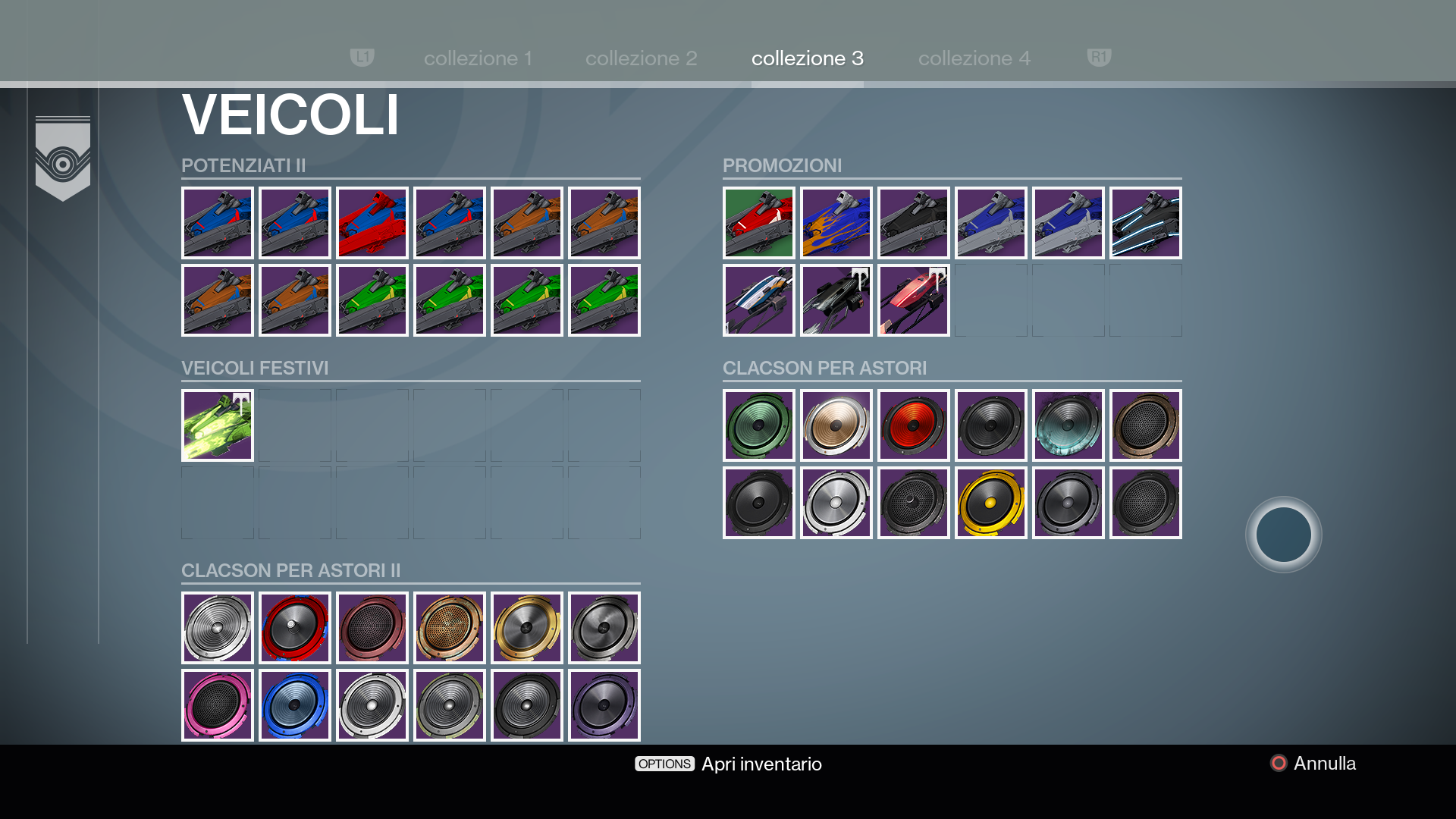The width and height of the screenshot is (1456, 819).
Task: Choose the red sparrow on green background
Action: pos(759,223)
